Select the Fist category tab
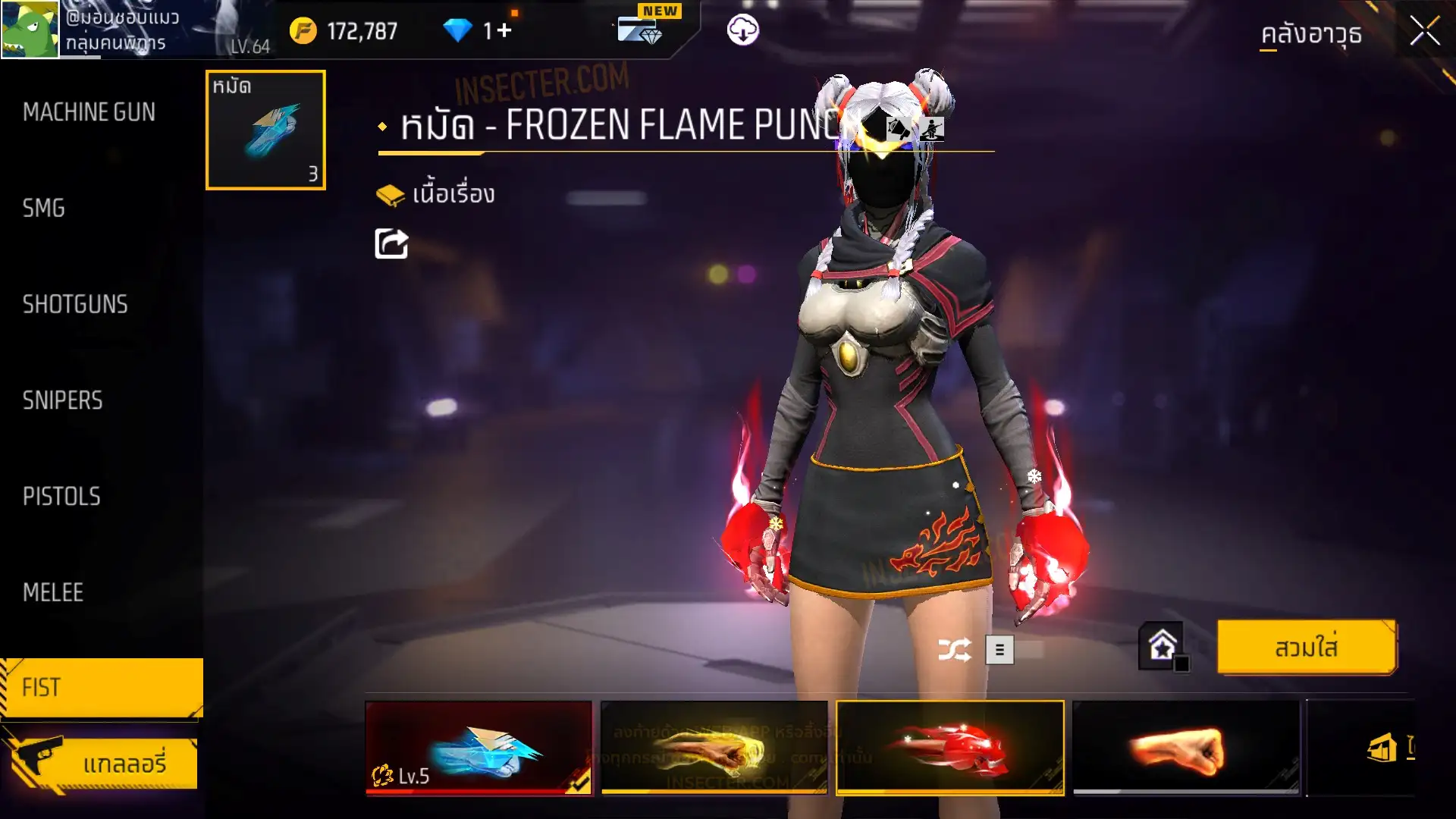The height and width of the screenshot is (819, 1456). (101, 687)
